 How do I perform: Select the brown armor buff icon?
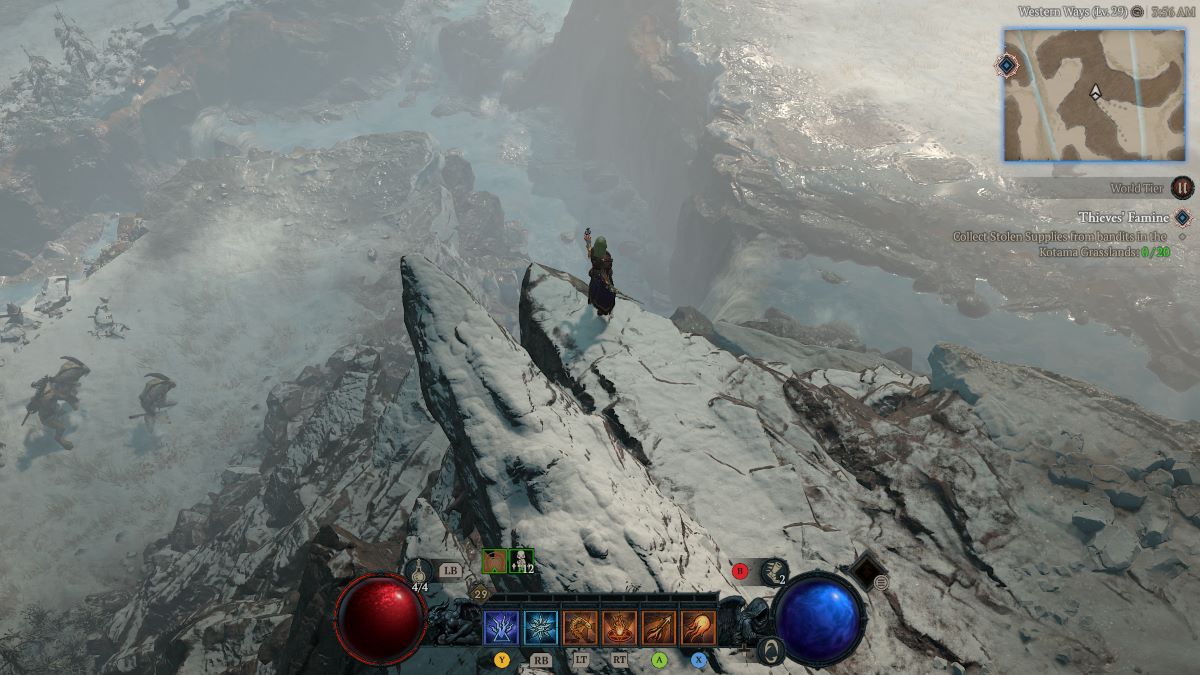pos(494,562)
